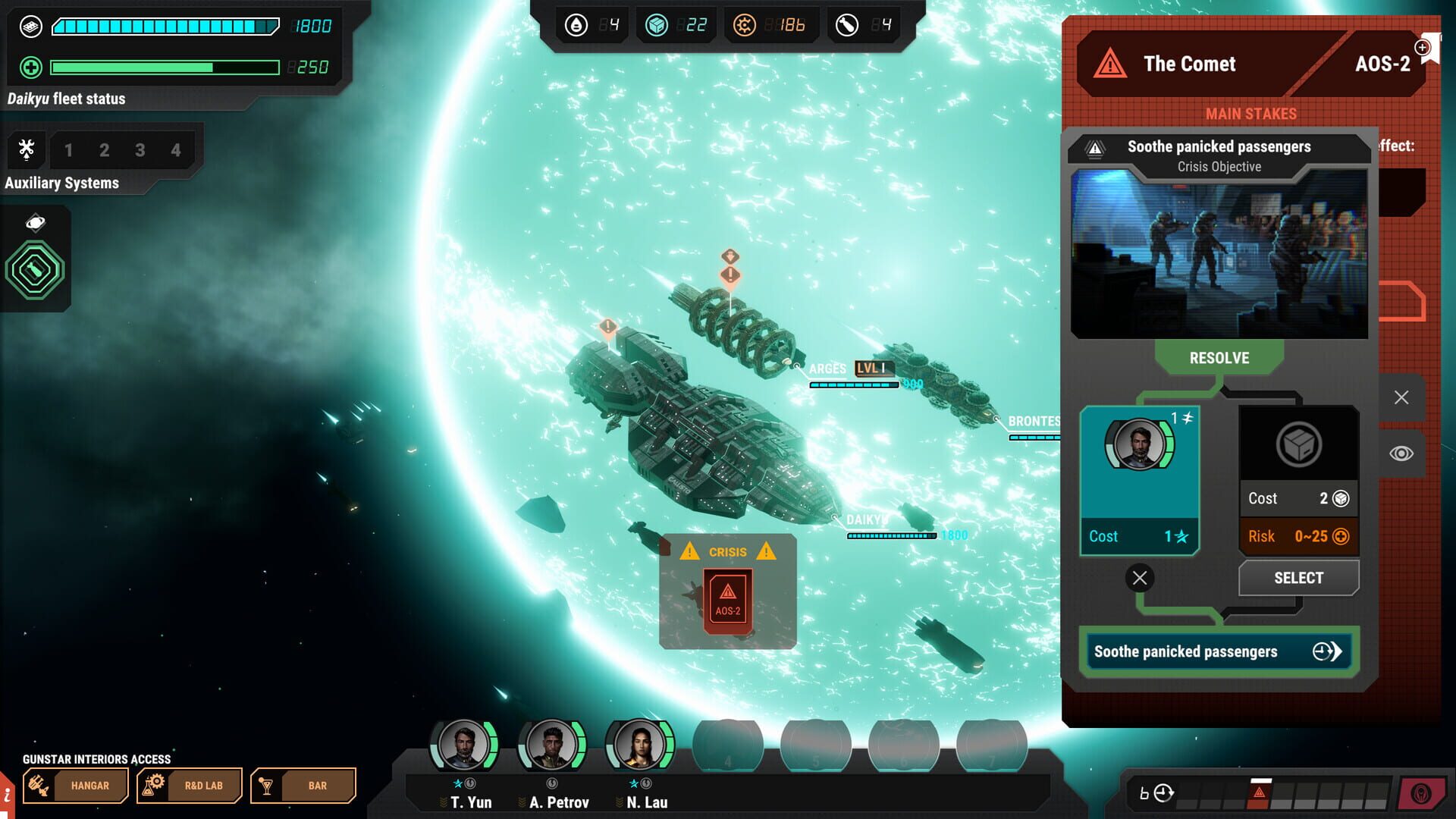Screen dimensions: 1456x819
Task: Expand the Resolve node in the objective tree
Action: click(x=1219, y=358)
